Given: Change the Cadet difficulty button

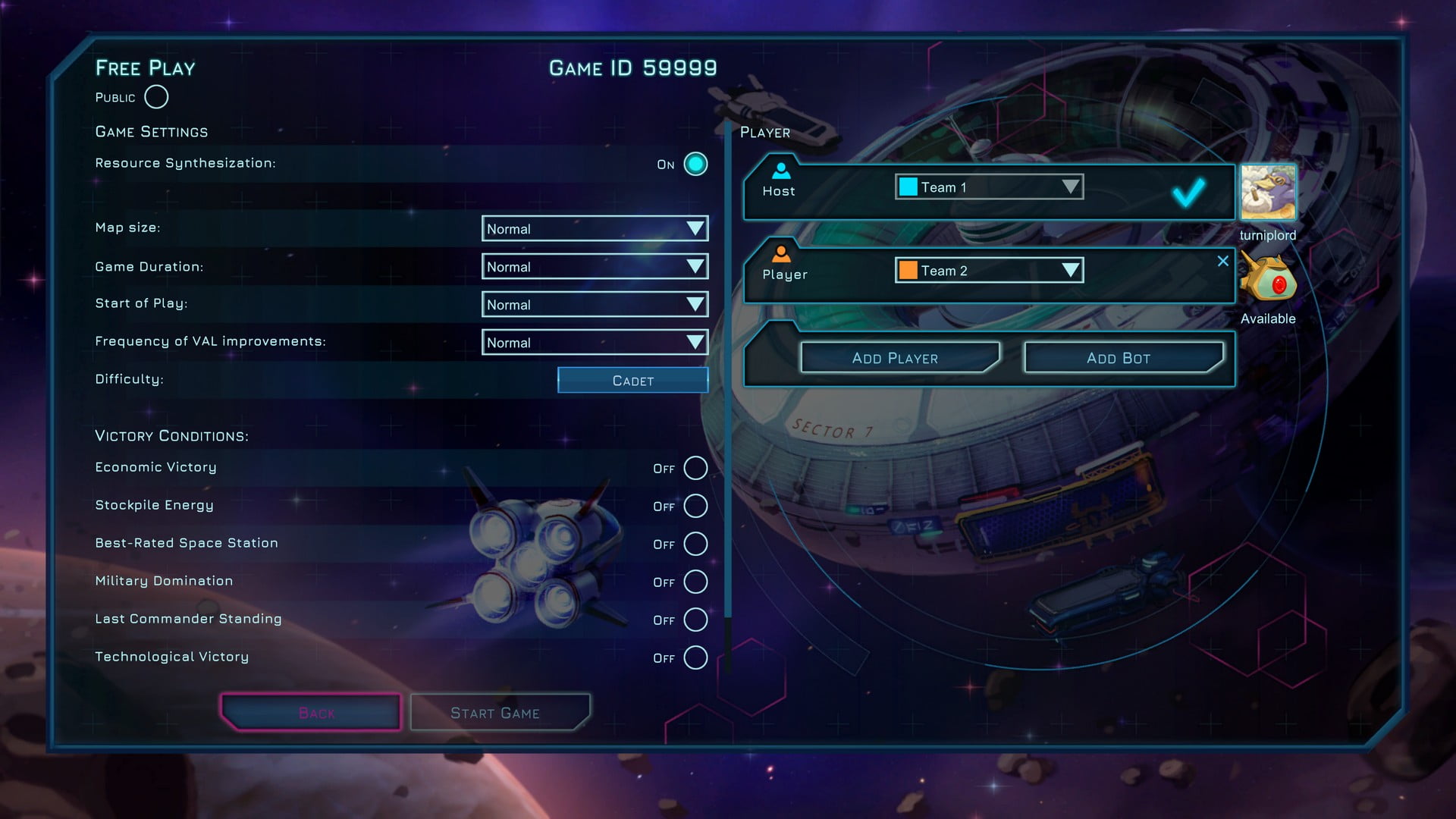Looking at the screenshot, I should coord(632,380).
